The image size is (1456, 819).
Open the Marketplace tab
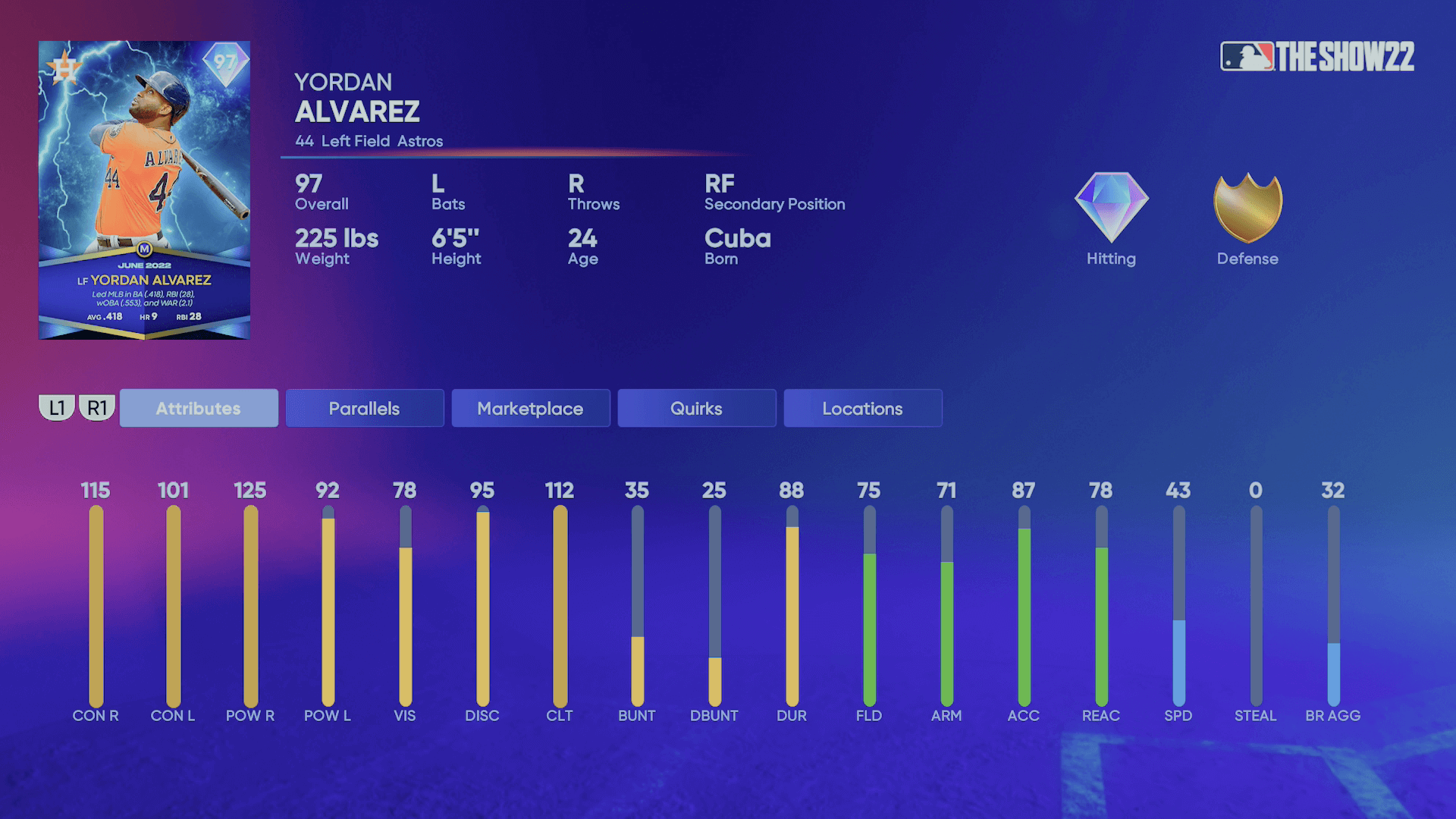click(x=530, y=408)
